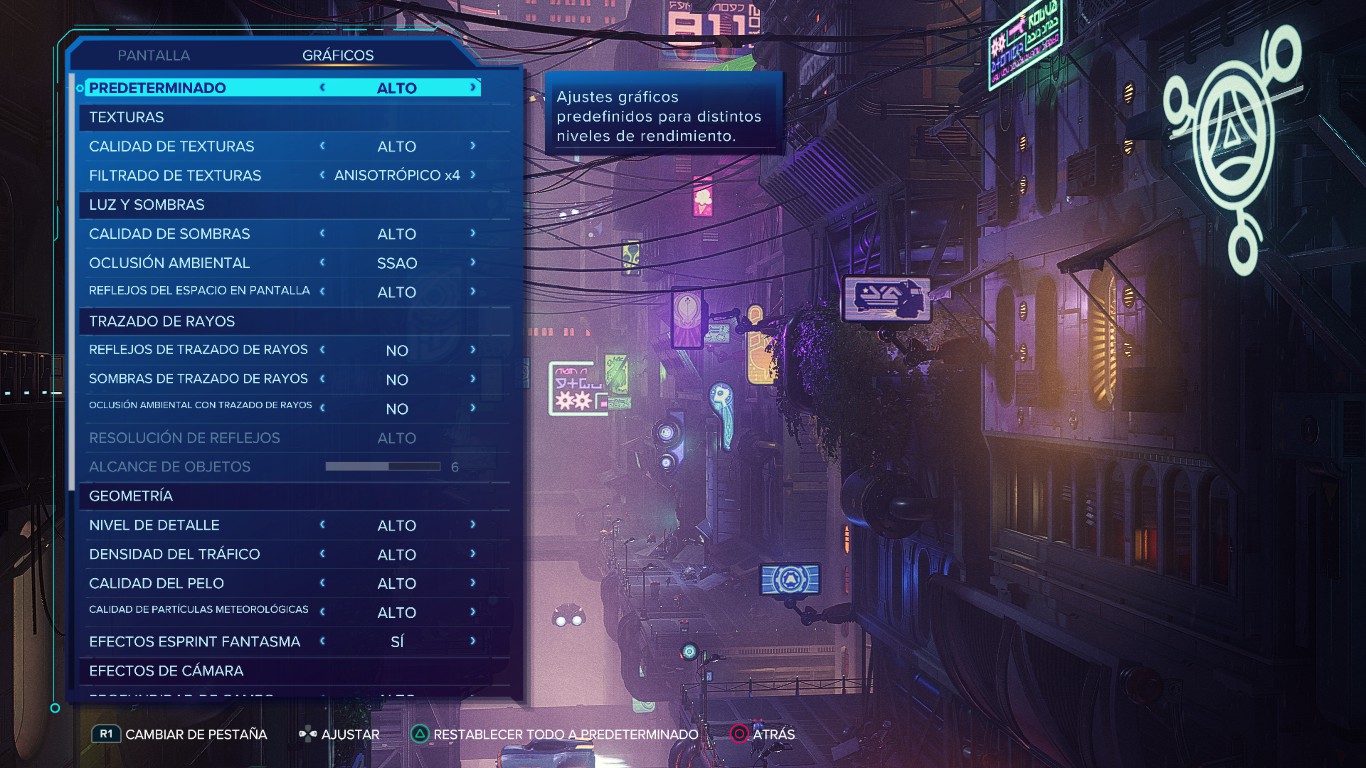Click Restablecer Todo a Predeterminado
Screen dimensions: 1366x768
point(565,735)
